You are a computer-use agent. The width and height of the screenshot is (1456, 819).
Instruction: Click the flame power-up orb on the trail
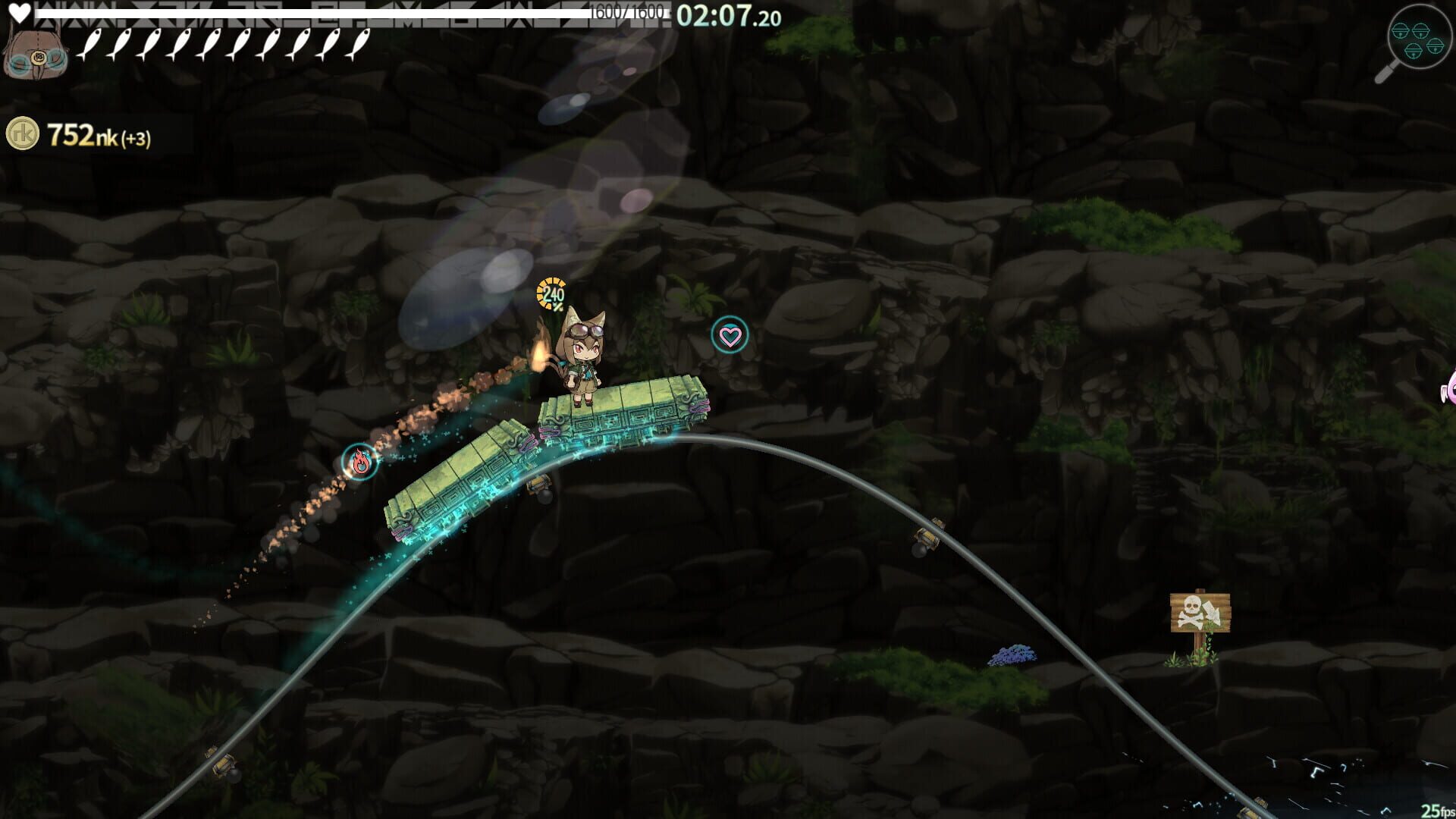[361, 462]
